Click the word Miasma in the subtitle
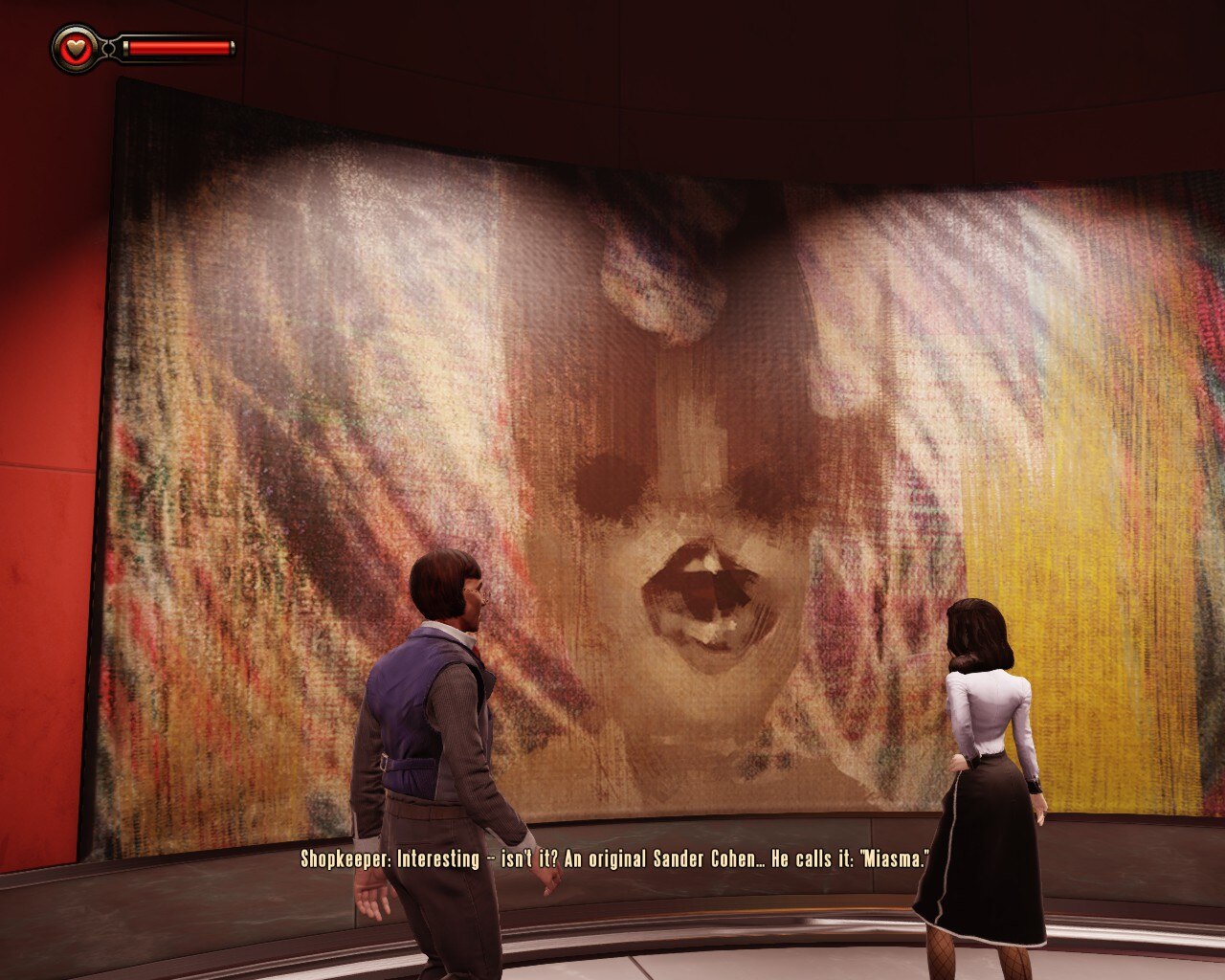1225x980 pixels. pos(894,859)
